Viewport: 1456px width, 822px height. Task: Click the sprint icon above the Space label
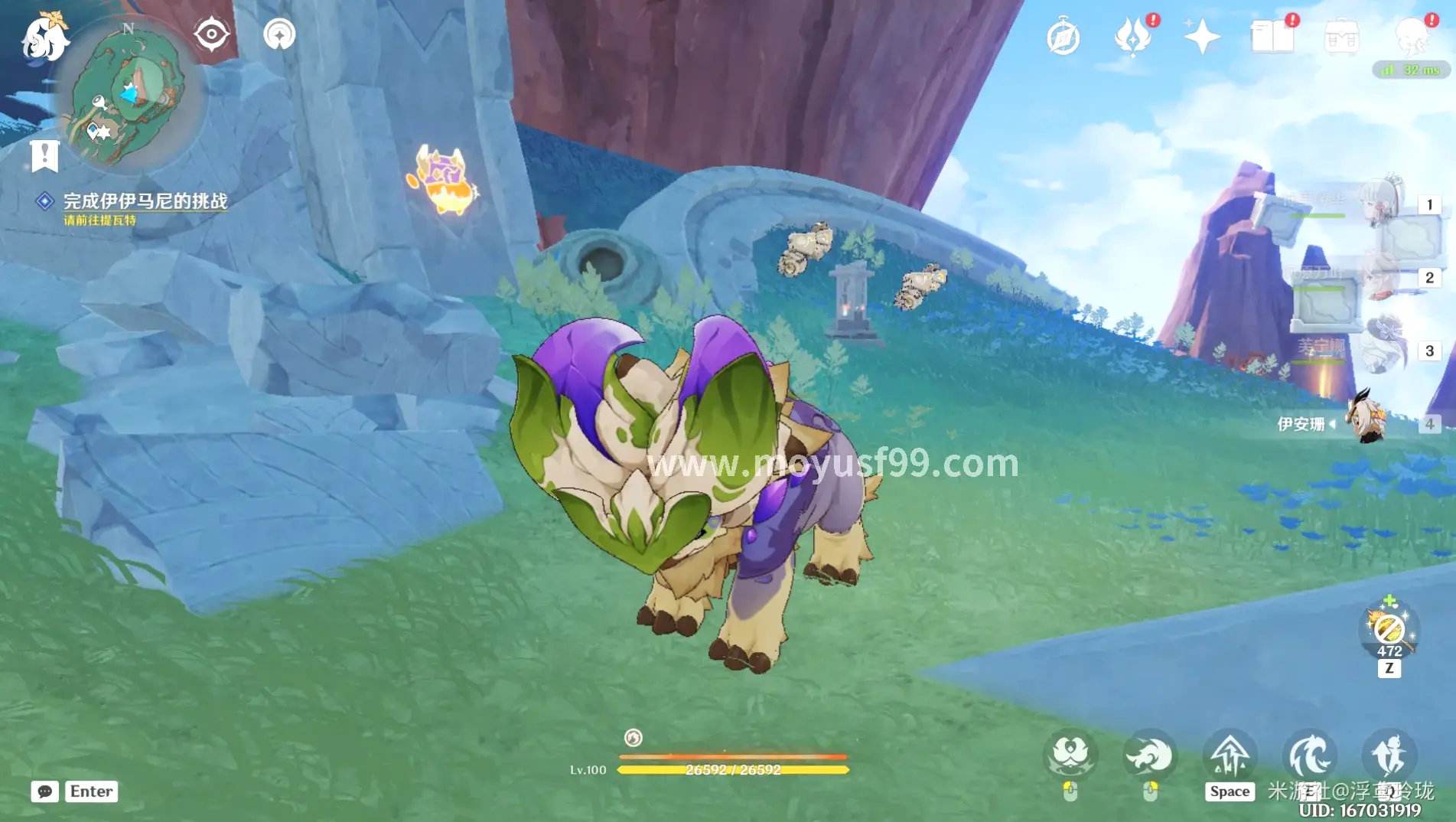tap(1229, 754)
